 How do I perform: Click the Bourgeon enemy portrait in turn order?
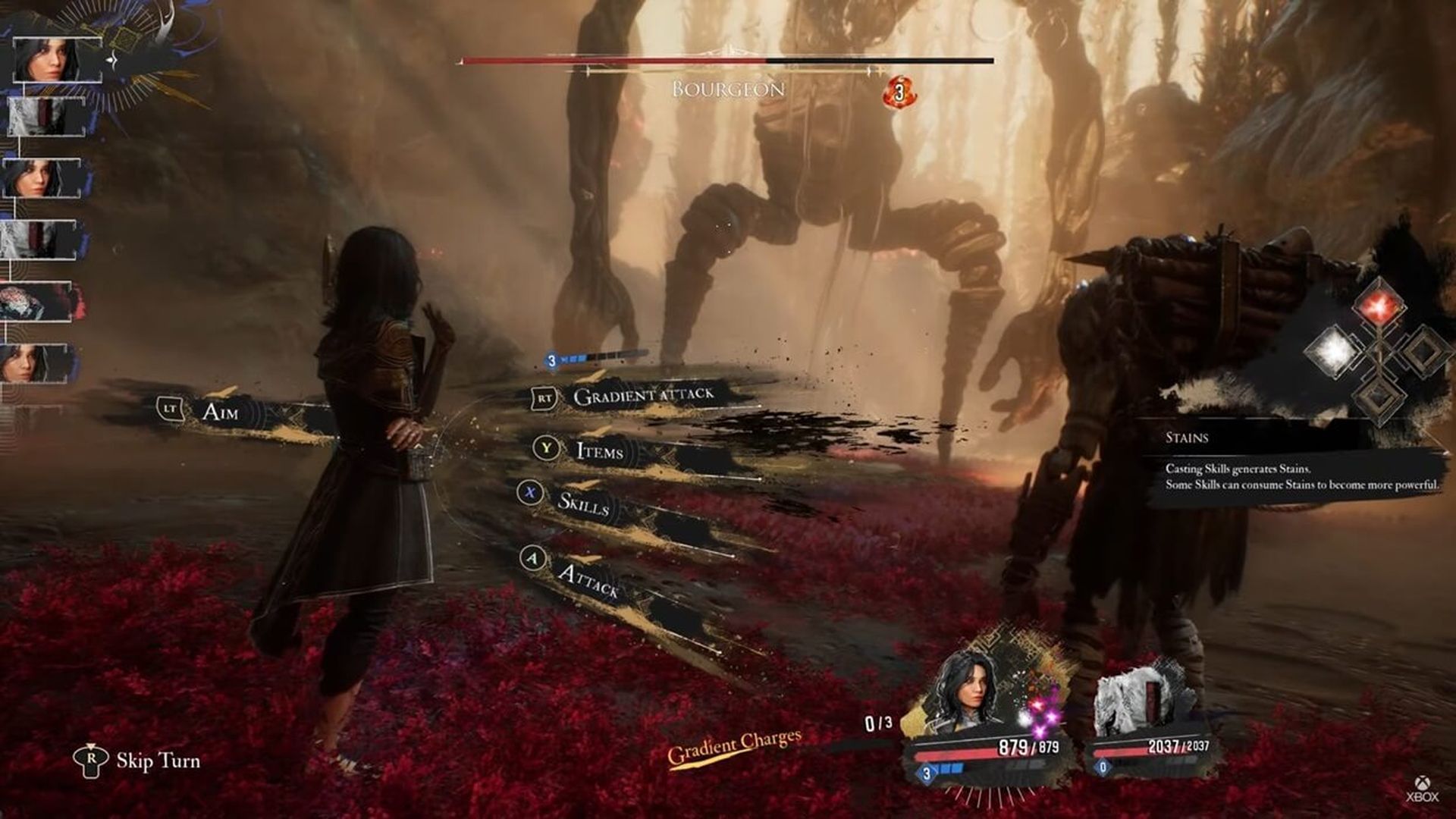click(36, 302)
